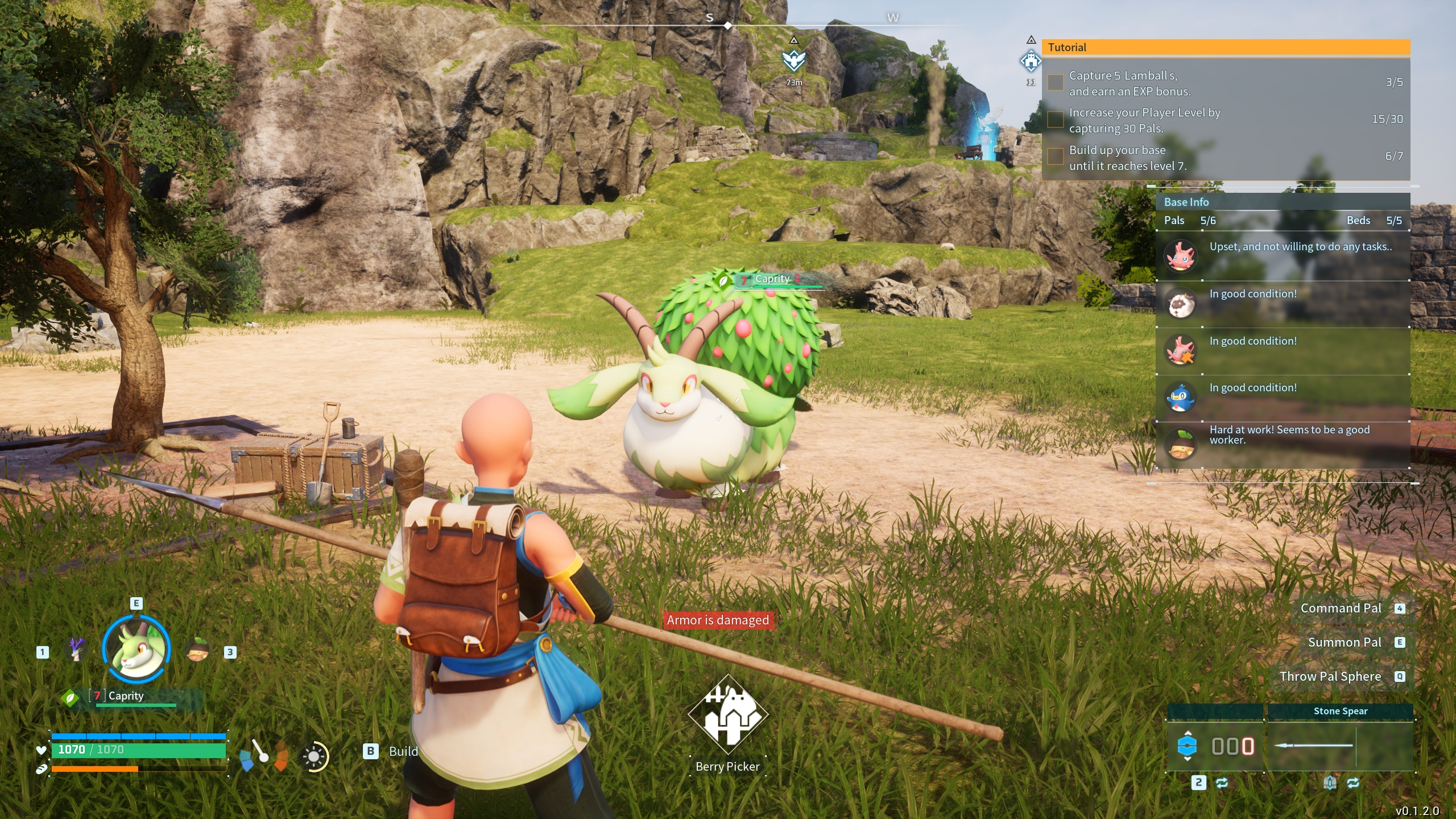1456x819 pixels.
Task: Click the Berry Picker partner skill icon
Action: pos(727,714)
